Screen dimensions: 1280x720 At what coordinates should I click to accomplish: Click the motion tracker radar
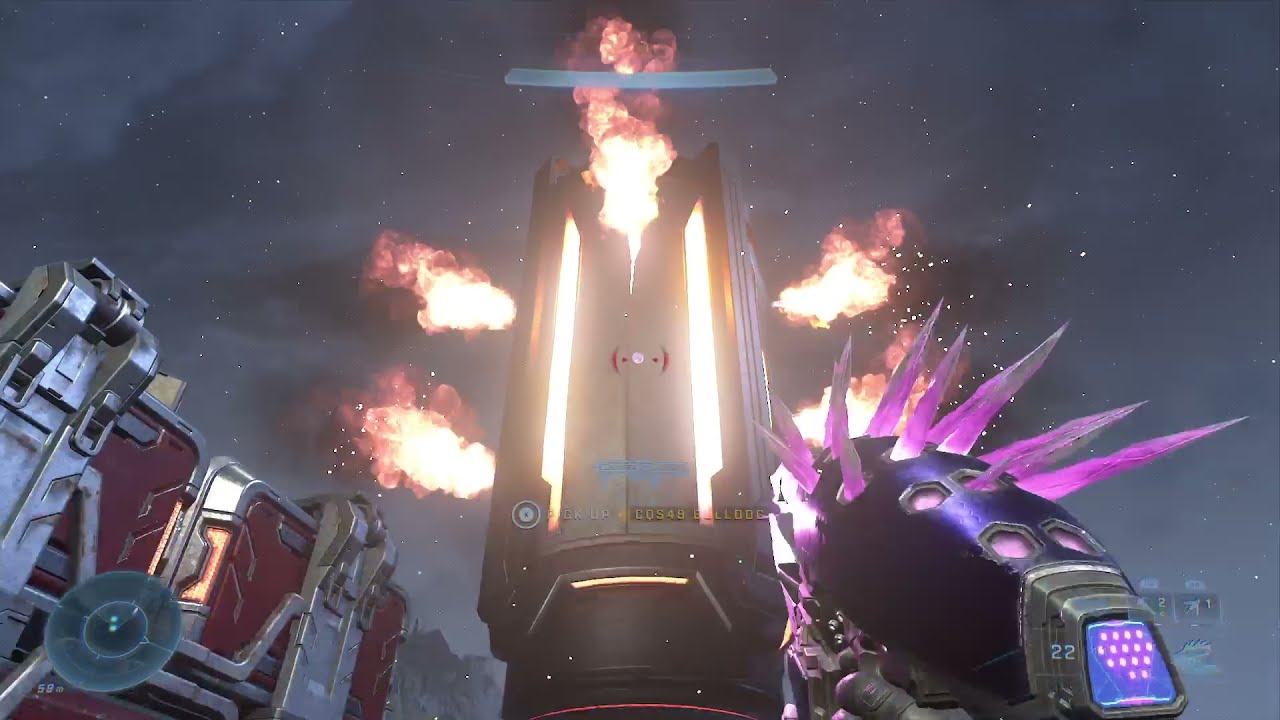(113, 625)
